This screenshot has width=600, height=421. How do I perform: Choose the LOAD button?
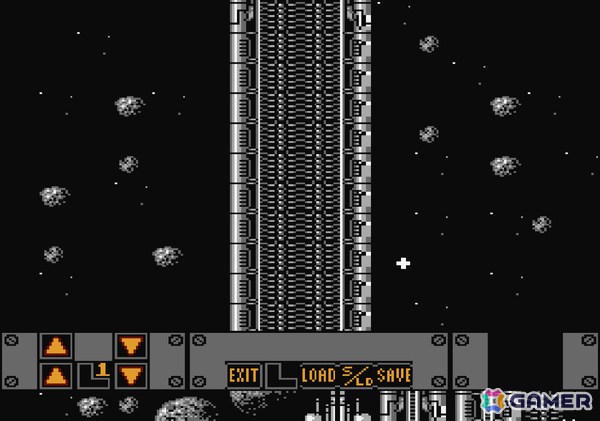pyautogui.click(x=318, y=375)
